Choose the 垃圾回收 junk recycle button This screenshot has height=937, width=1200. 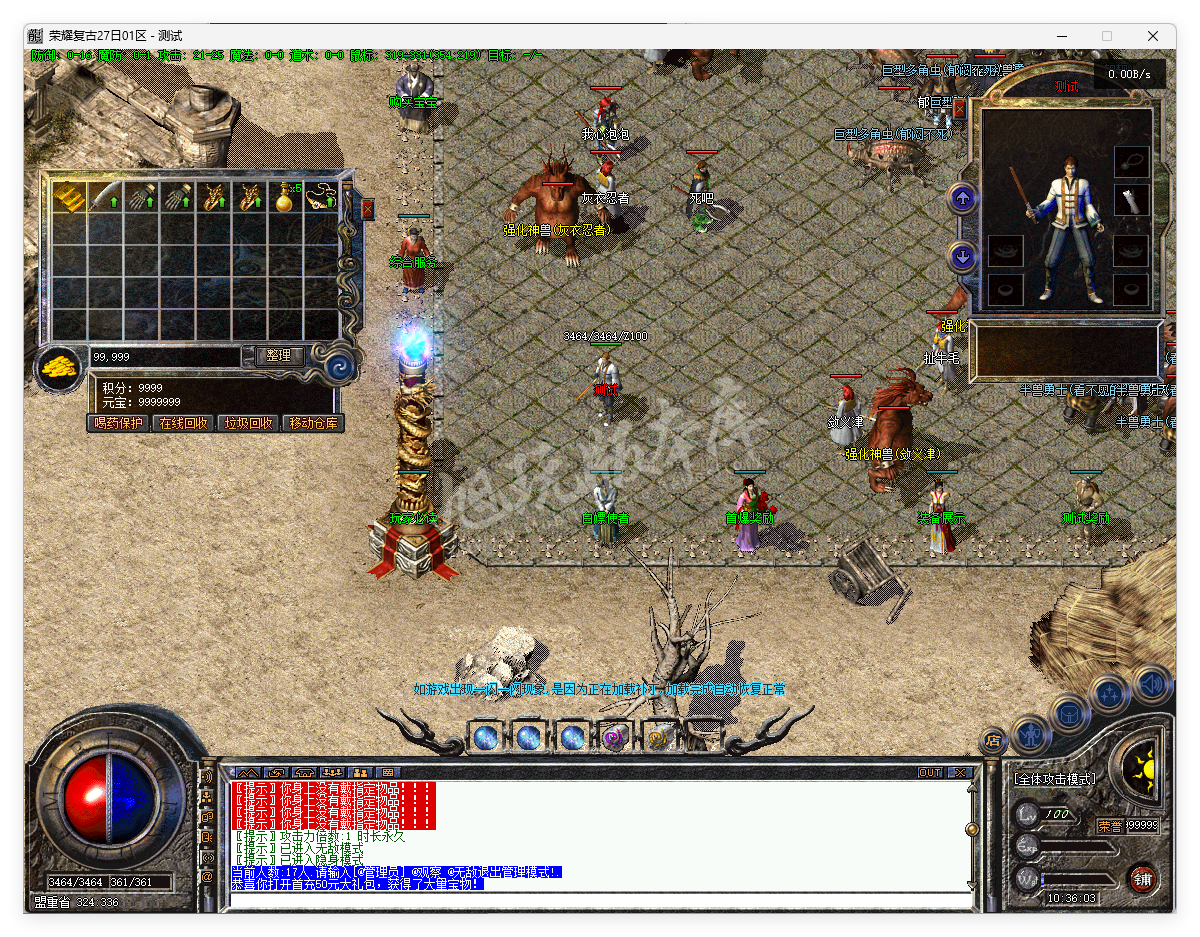(248, 423)
